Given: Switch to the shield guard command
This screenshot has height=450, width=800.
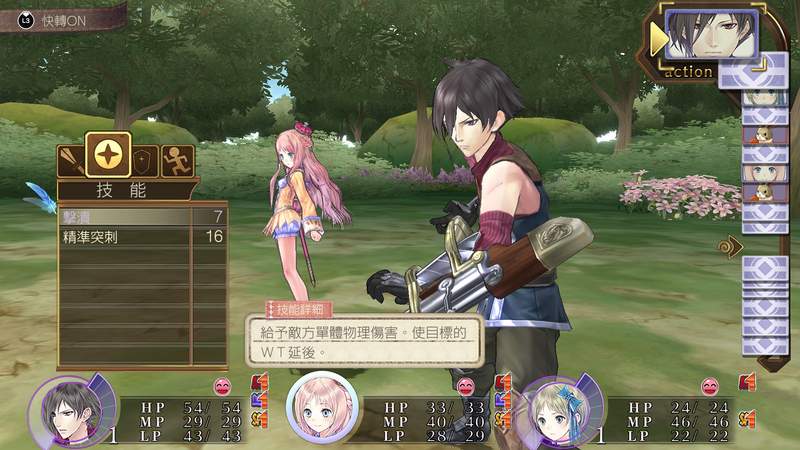Looking at the screenshot, I should point(146,161).
